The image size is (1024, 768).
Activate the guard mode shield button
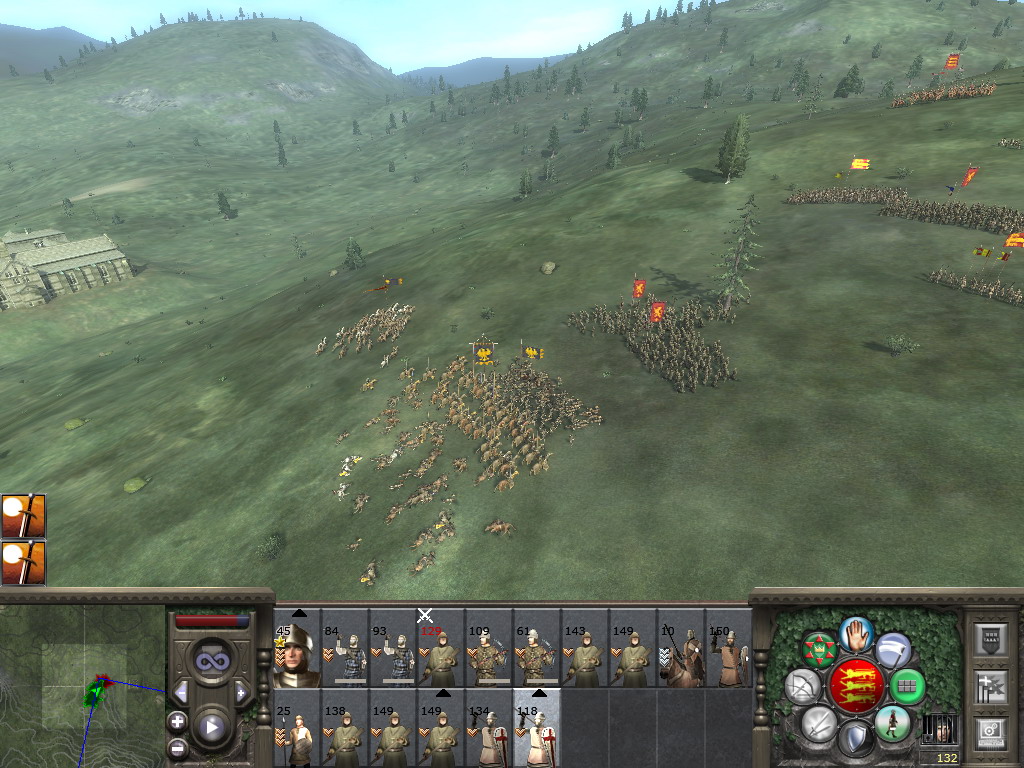(x=855, y=739)
